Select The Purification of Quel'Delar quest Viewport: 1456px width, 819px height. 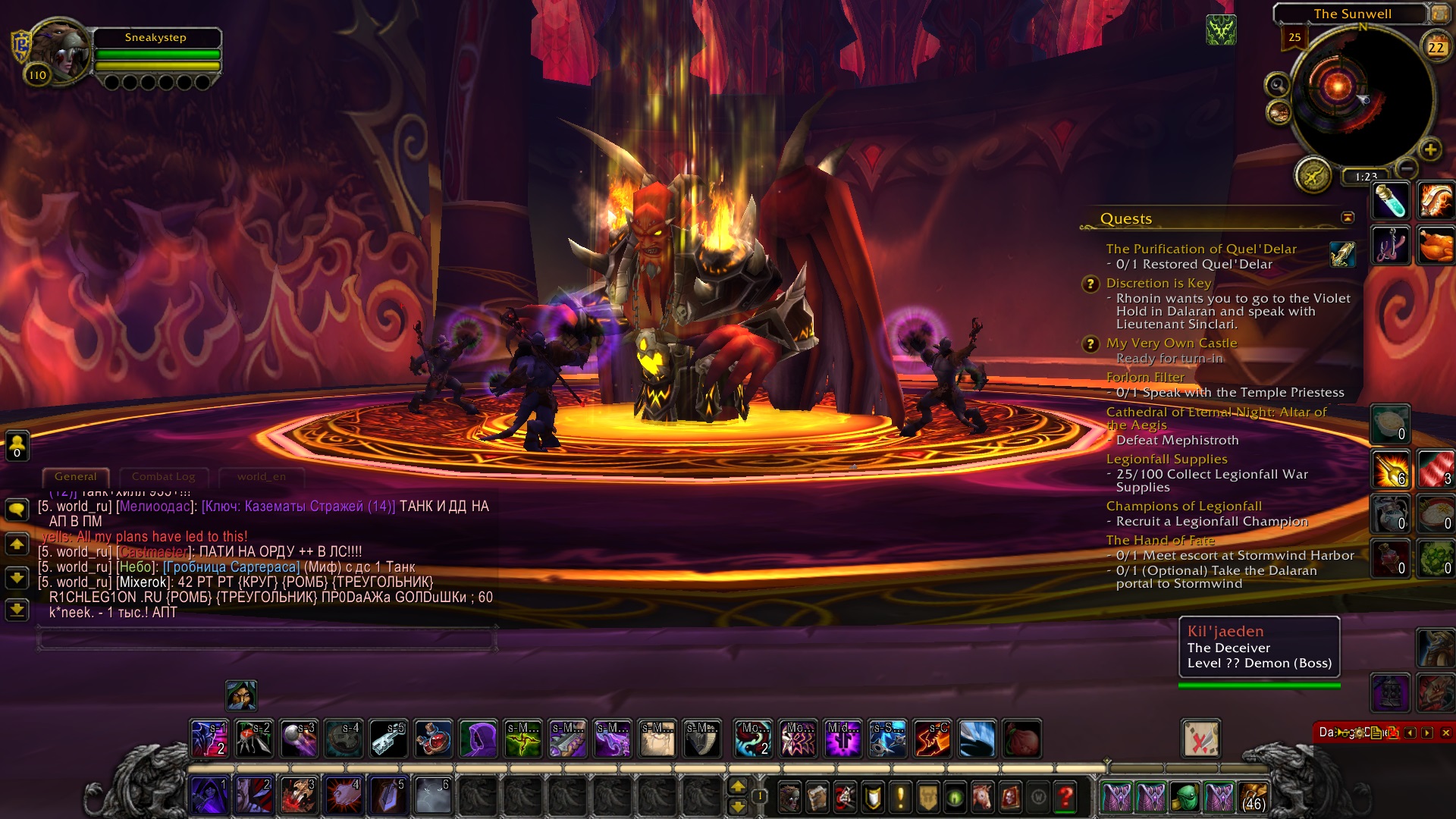click(1201, 249)
